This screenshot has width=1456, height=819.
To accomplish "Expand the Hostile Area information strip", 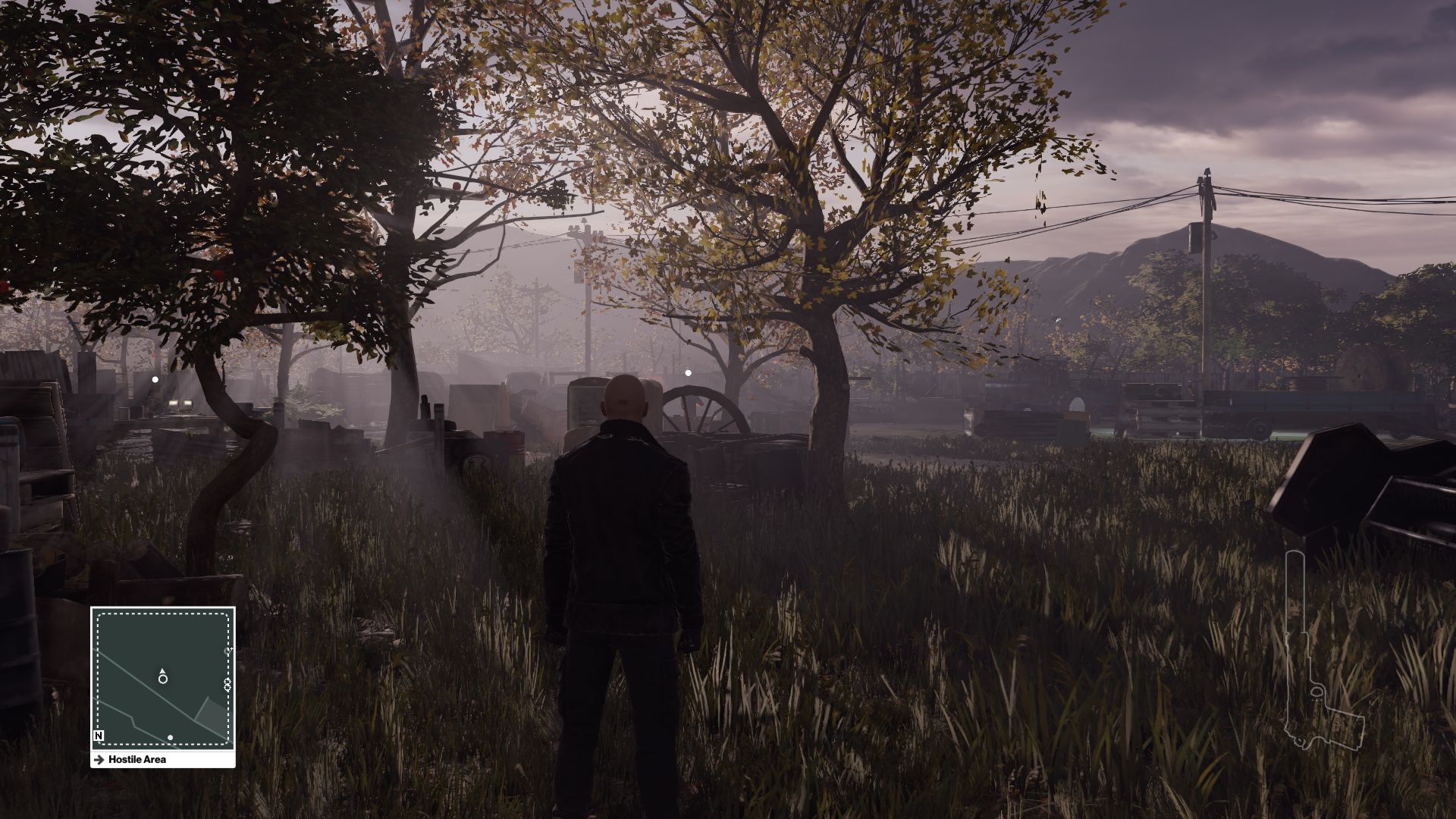I will tap(163, 759).
